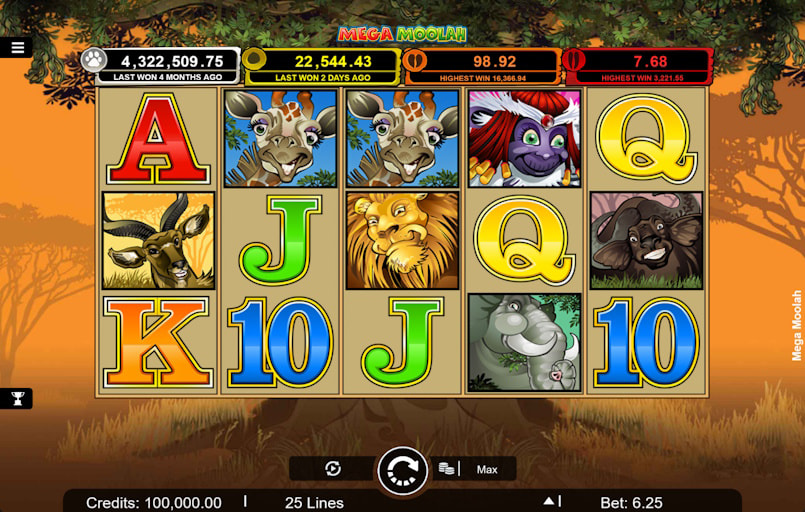Select the Max bet button
The height and width of the screenshot is (512, 805).
(x=487, y=469)
